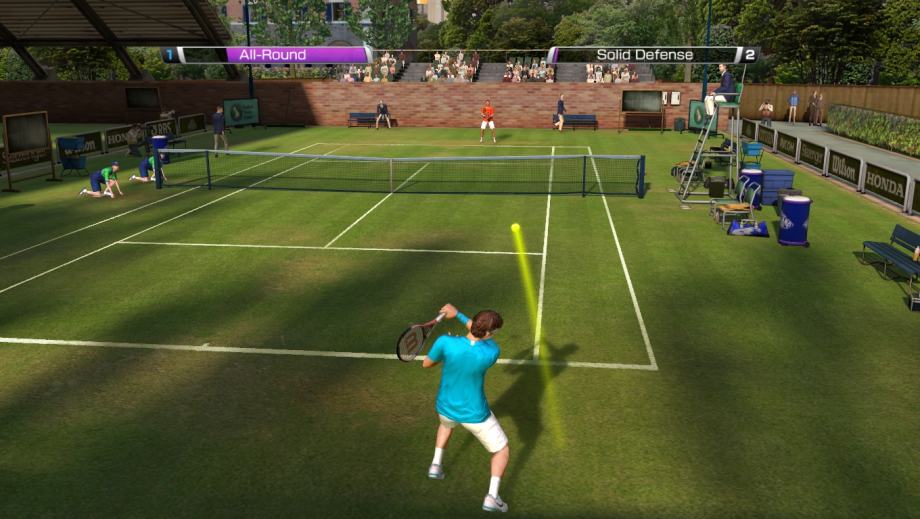Click the purple All-Round player banner
The width and height of the screenshot is (920, 519).
(x=268, y=55)
